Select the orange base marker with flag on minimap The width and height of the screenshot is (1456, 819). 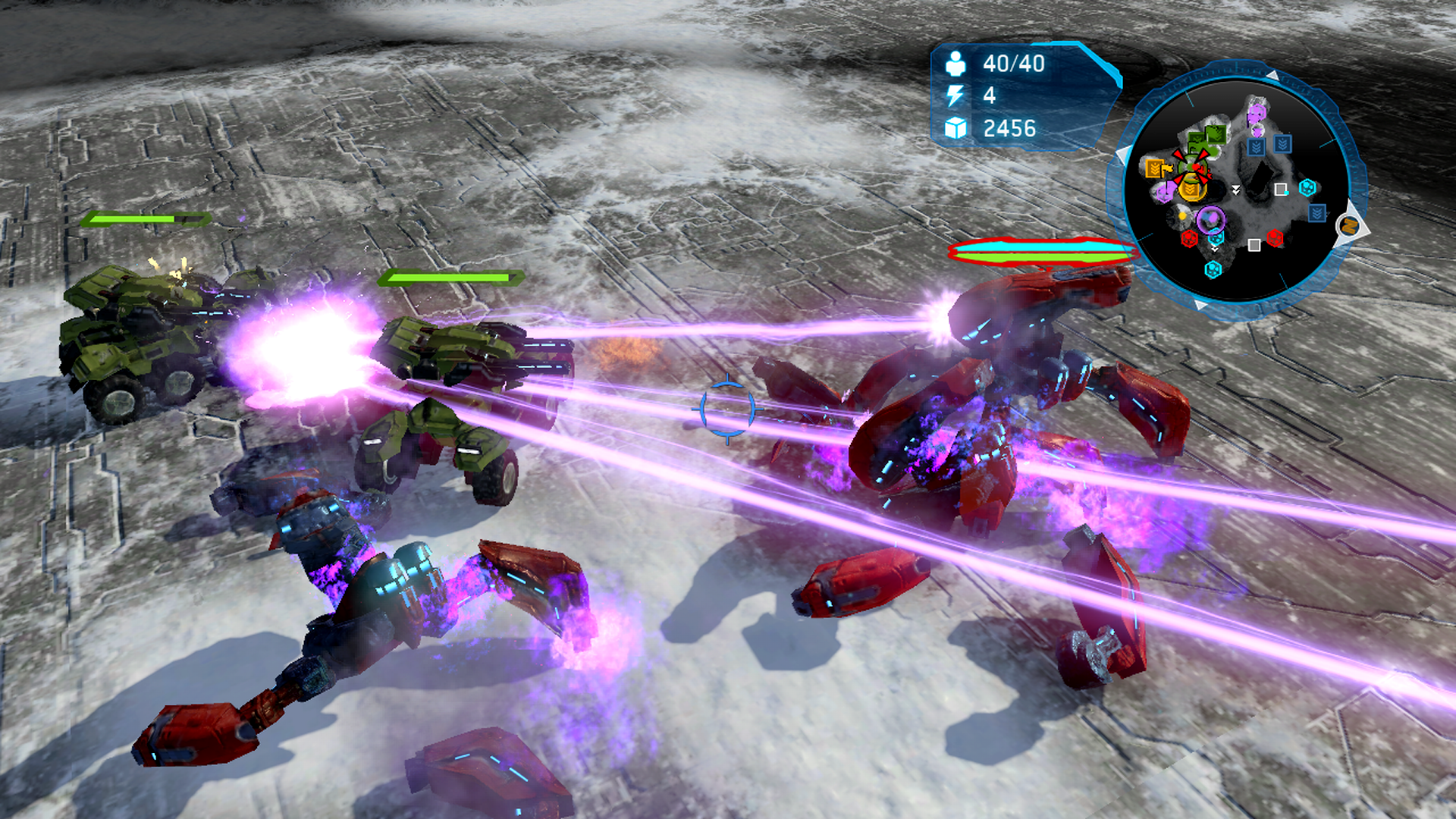[x=1156, y=168]
